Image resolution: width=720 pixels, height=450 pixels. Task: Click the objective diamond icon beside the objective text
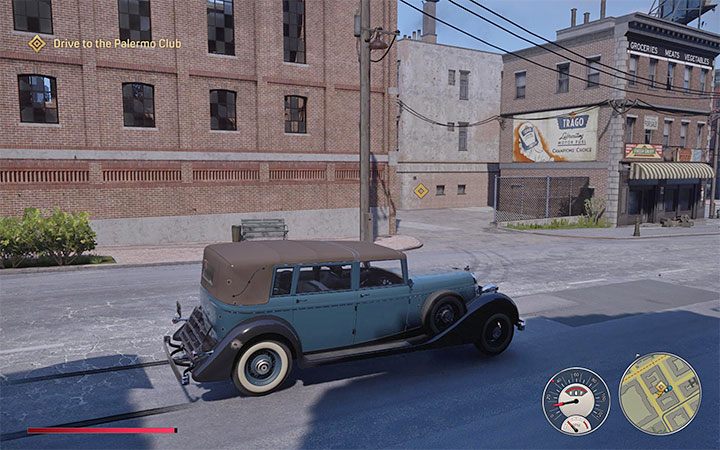(37, 43)
